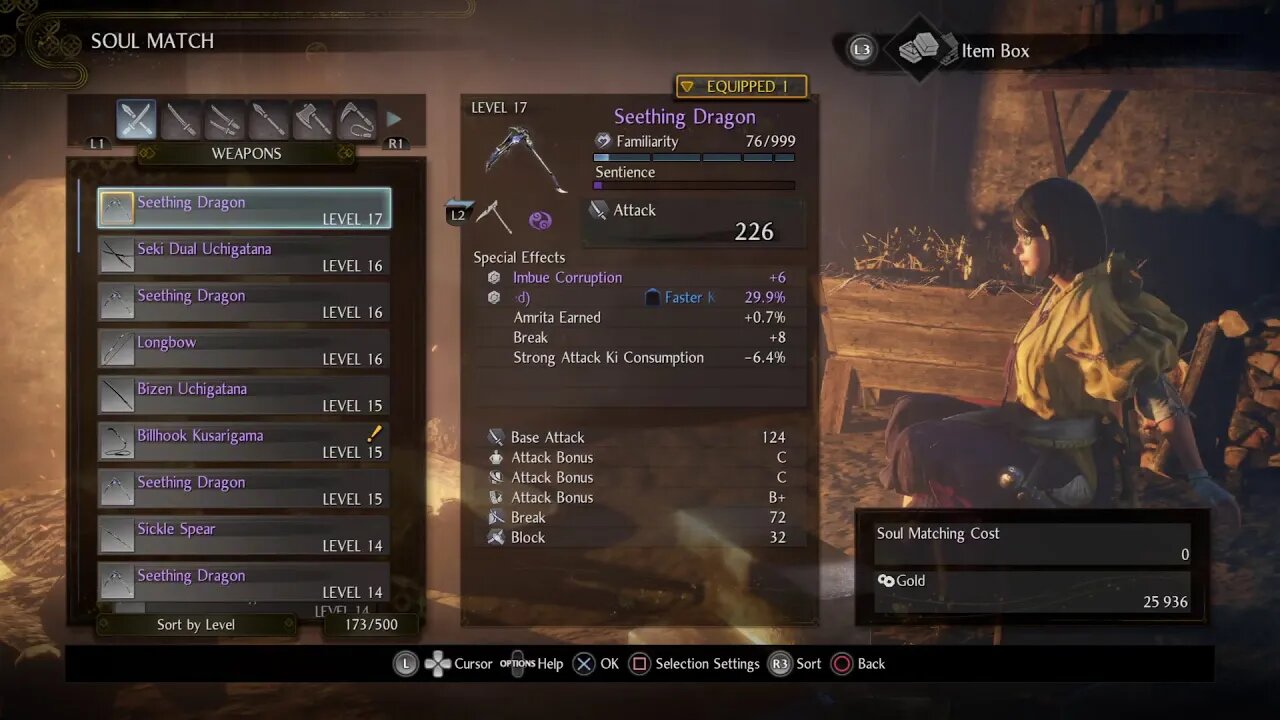Choose the Billhook Kusarigama weapon
Image resolution: width=1280 pixels, height=720 pixels.
pyautogui.click(x=244, y=442)
